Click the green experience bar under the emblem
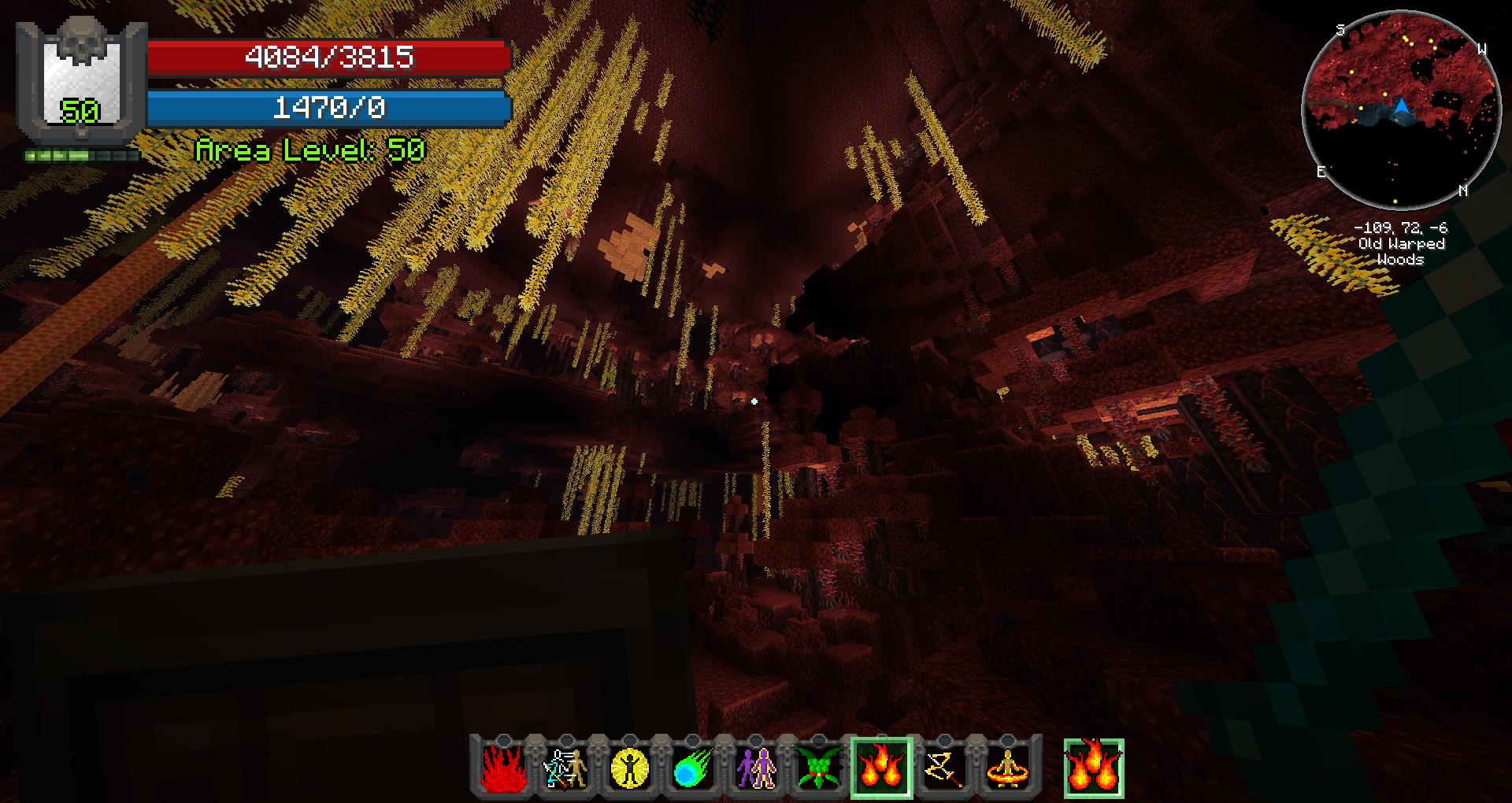Image resolution: width=1512 pixels, height=803 pixels. pyautogui.click(x=81, y=154)
